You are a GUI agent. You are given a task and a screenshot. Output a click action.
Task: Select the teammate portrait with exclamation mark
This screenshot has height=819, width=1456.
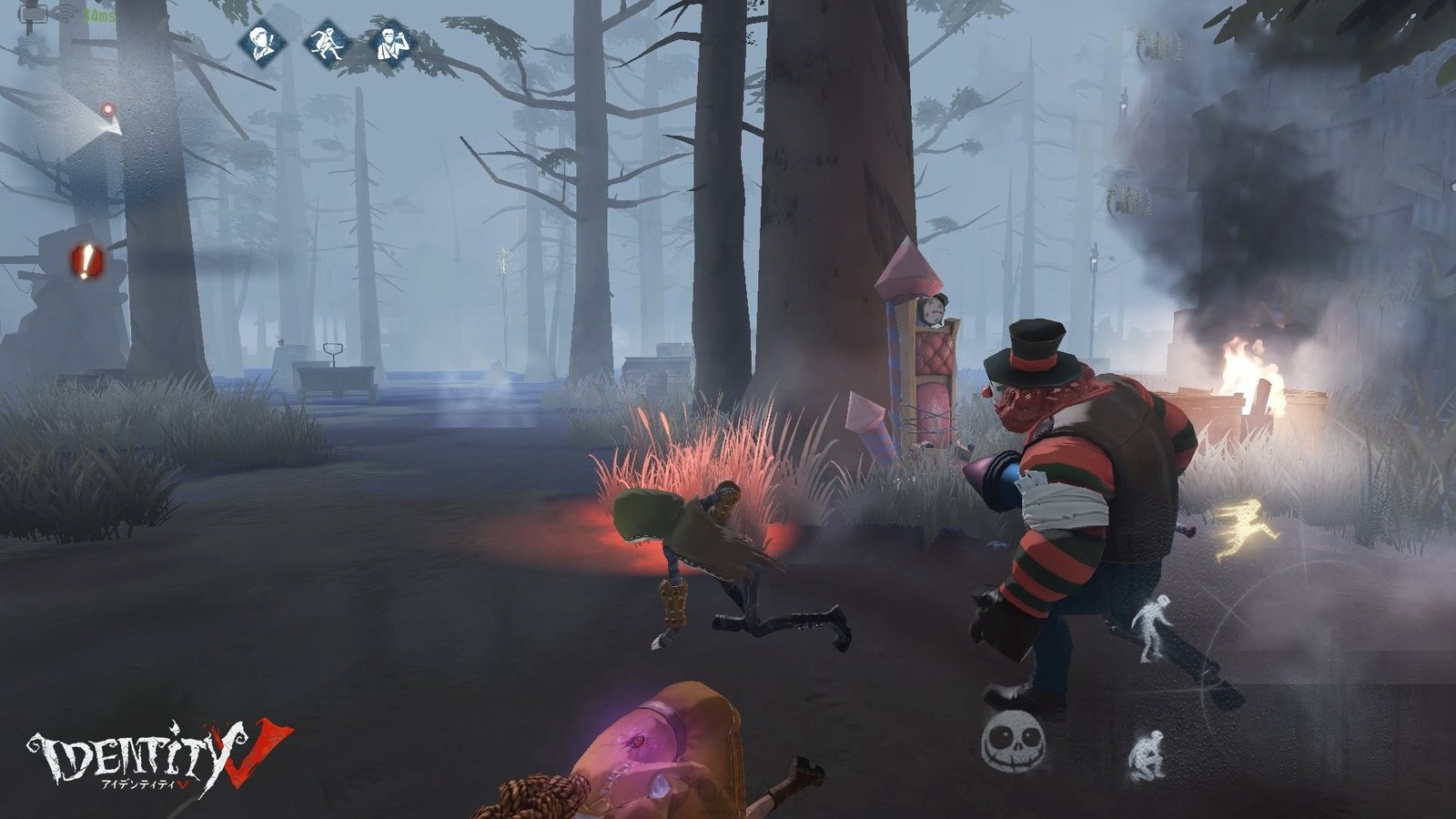tap(263, 43)
